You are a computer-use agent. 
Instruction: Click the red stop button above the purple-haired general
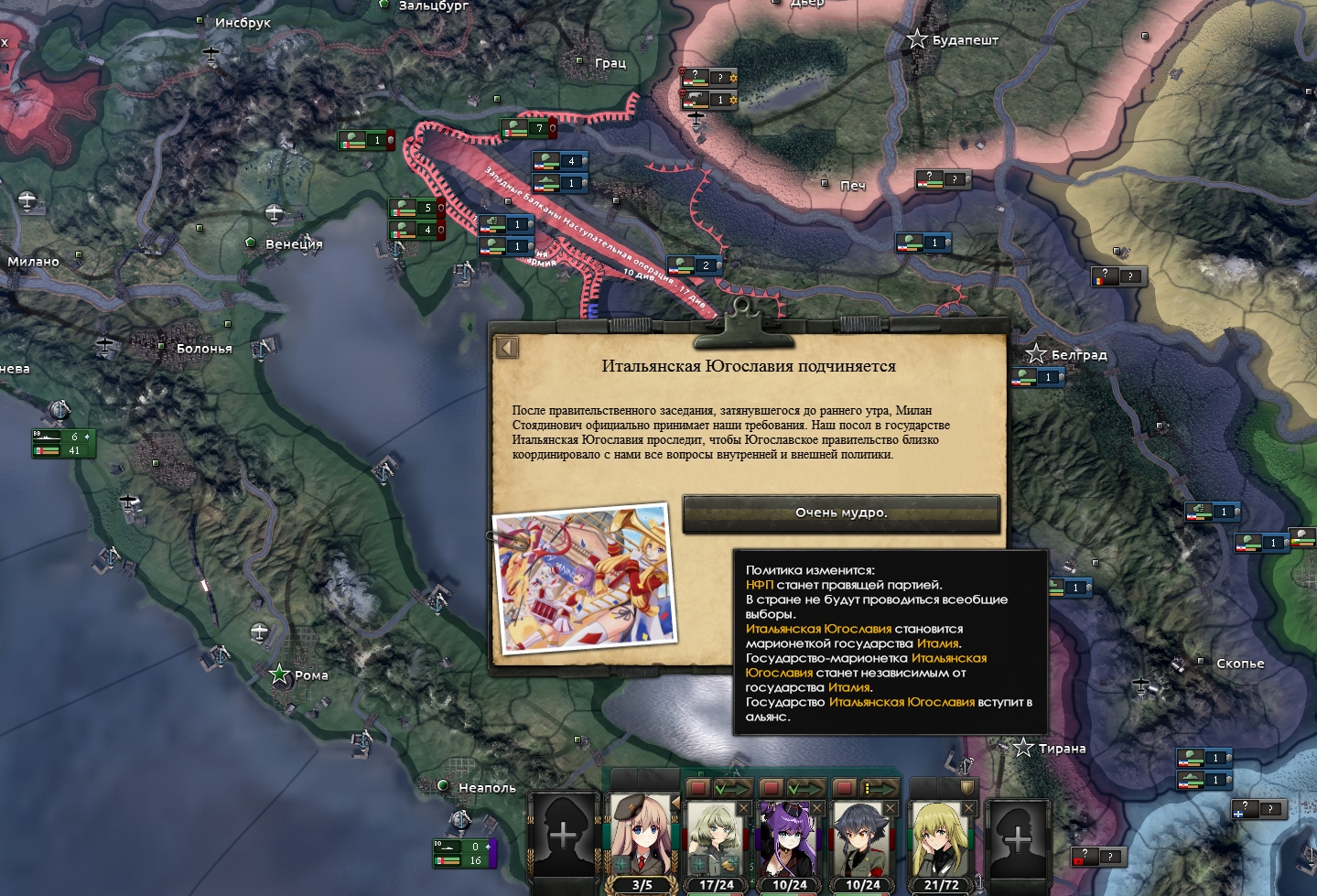[772, 788]
